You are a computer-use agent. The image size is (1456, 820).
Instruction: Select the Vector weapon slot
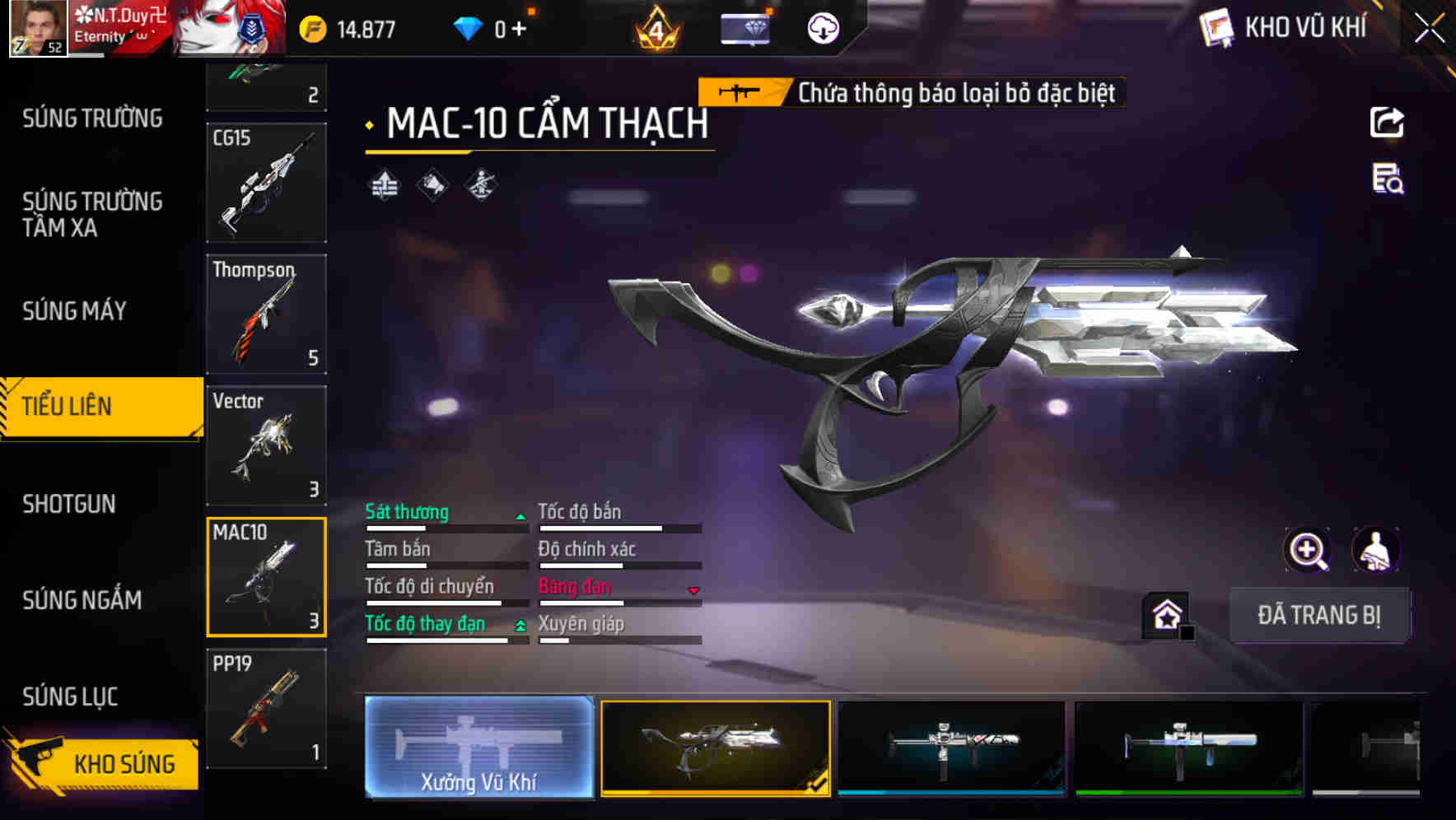(x=266, y=445)
